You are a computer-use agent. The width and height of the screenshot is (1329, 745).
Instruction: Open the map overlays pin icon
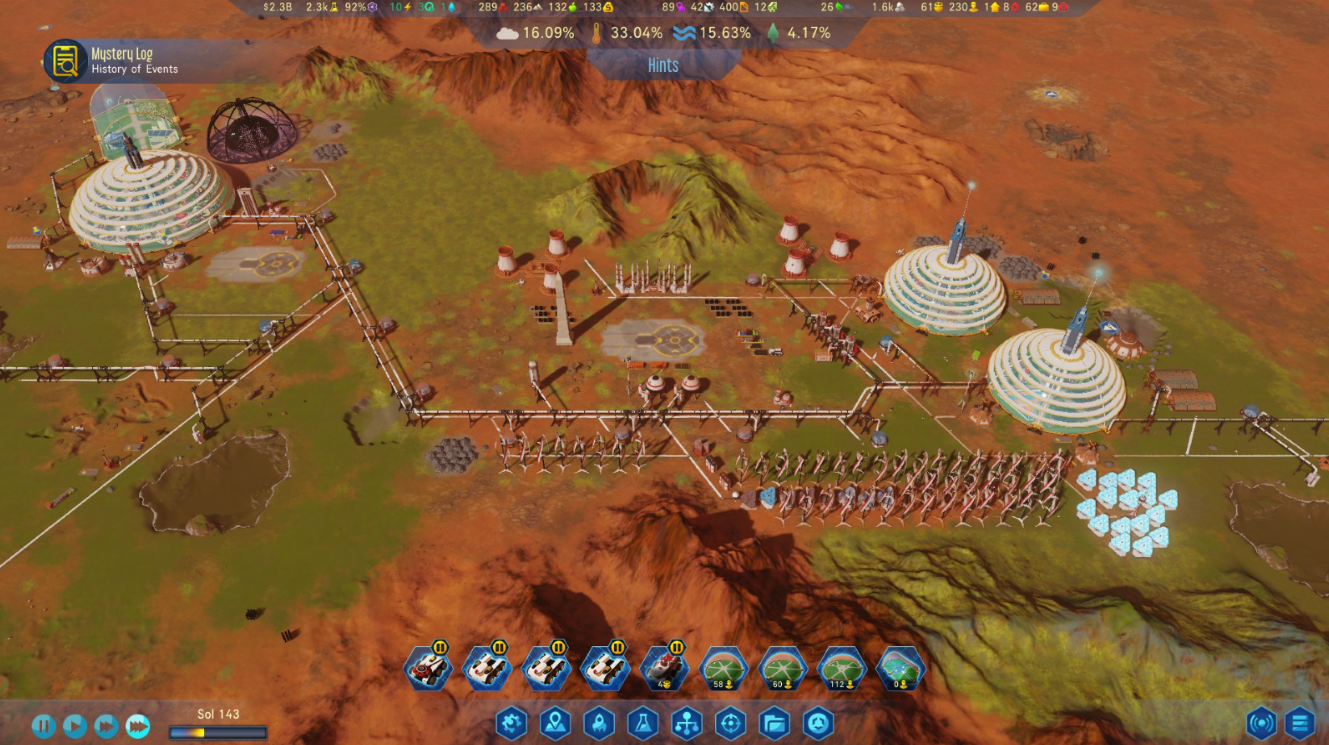[556, 724]
